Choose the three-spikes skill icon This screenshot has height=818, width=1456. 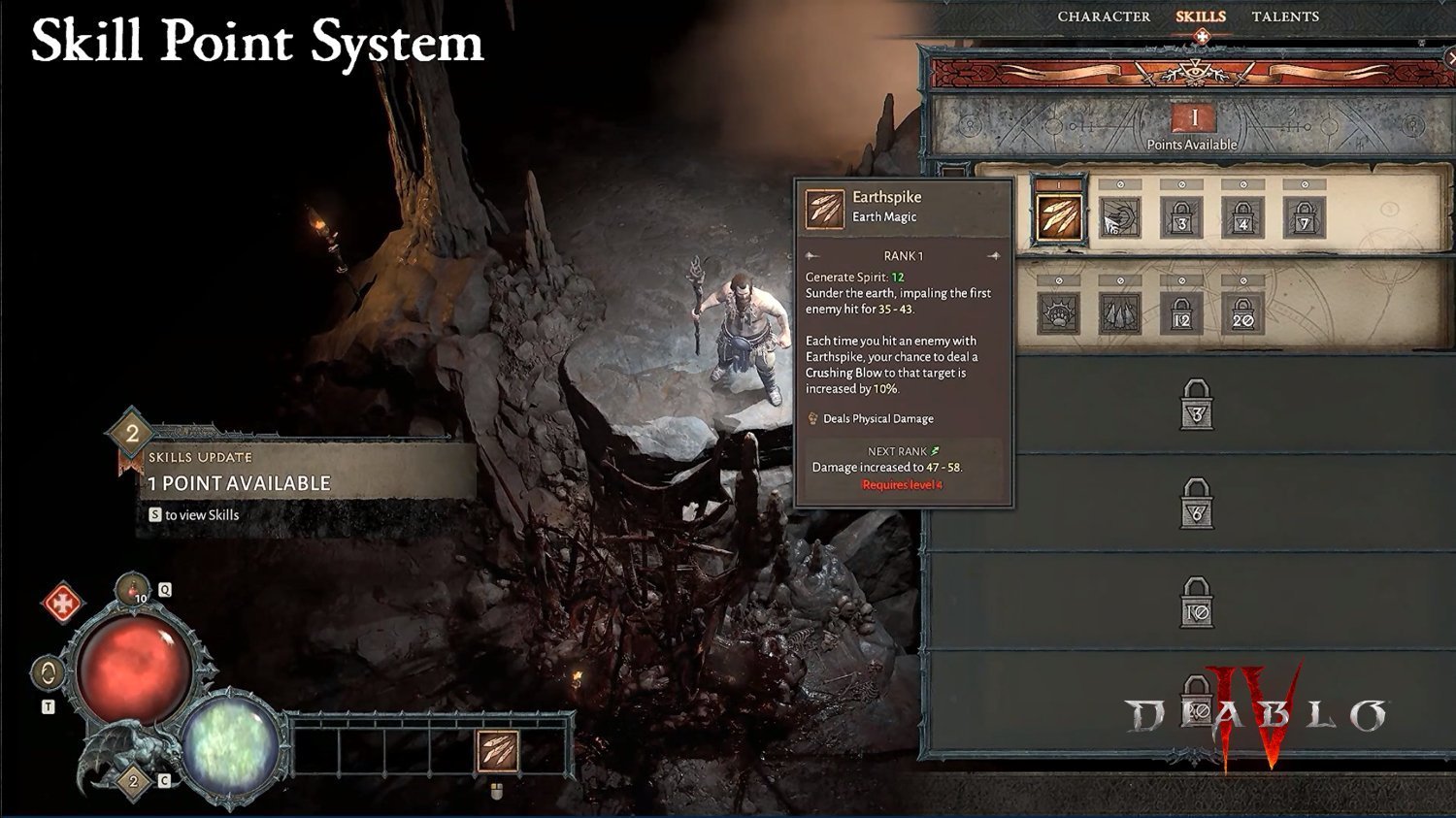(x=1120, y=312)
